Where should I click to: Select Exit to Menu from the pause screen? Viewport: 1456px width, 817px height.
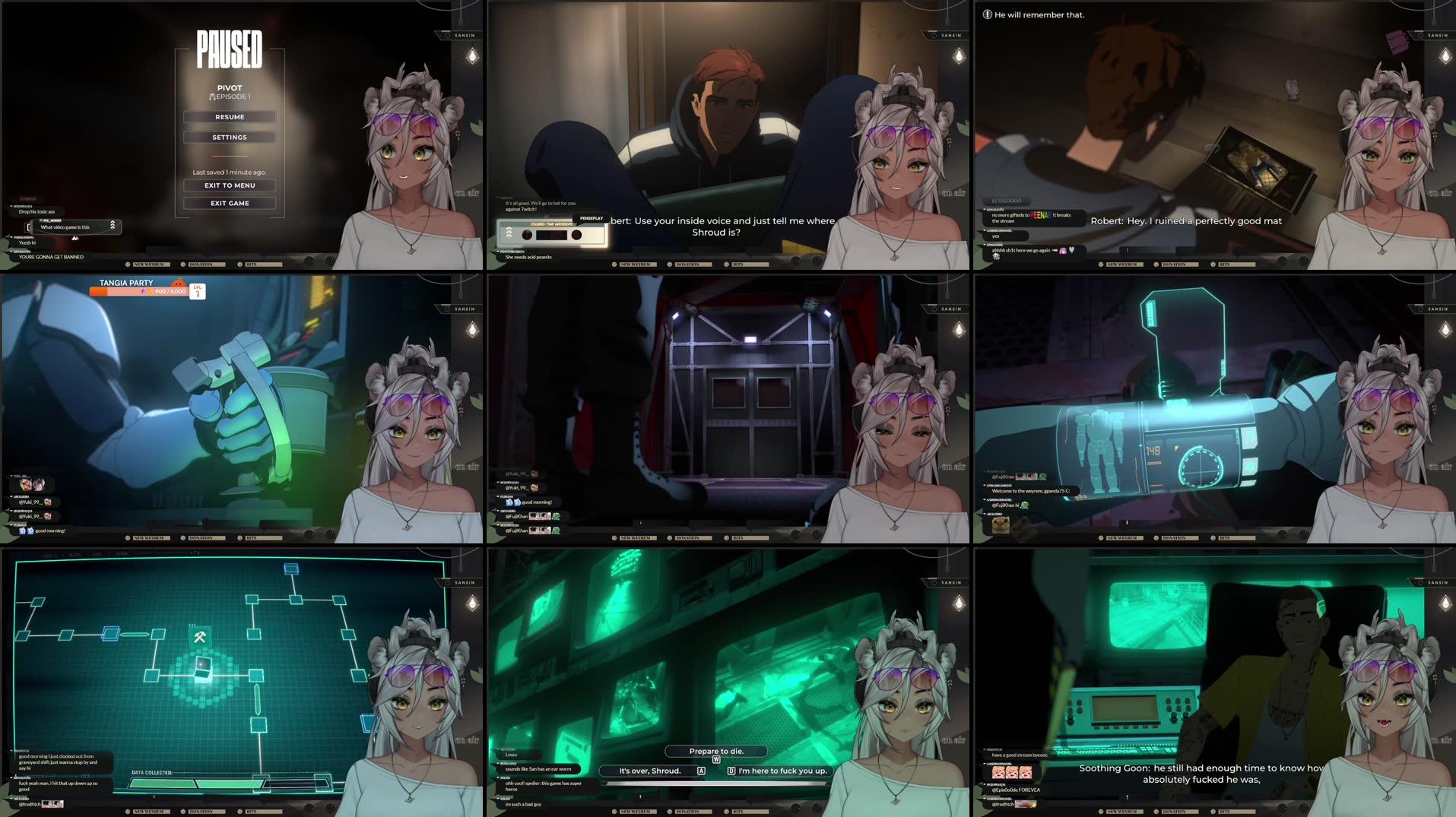tap(230, 185)
